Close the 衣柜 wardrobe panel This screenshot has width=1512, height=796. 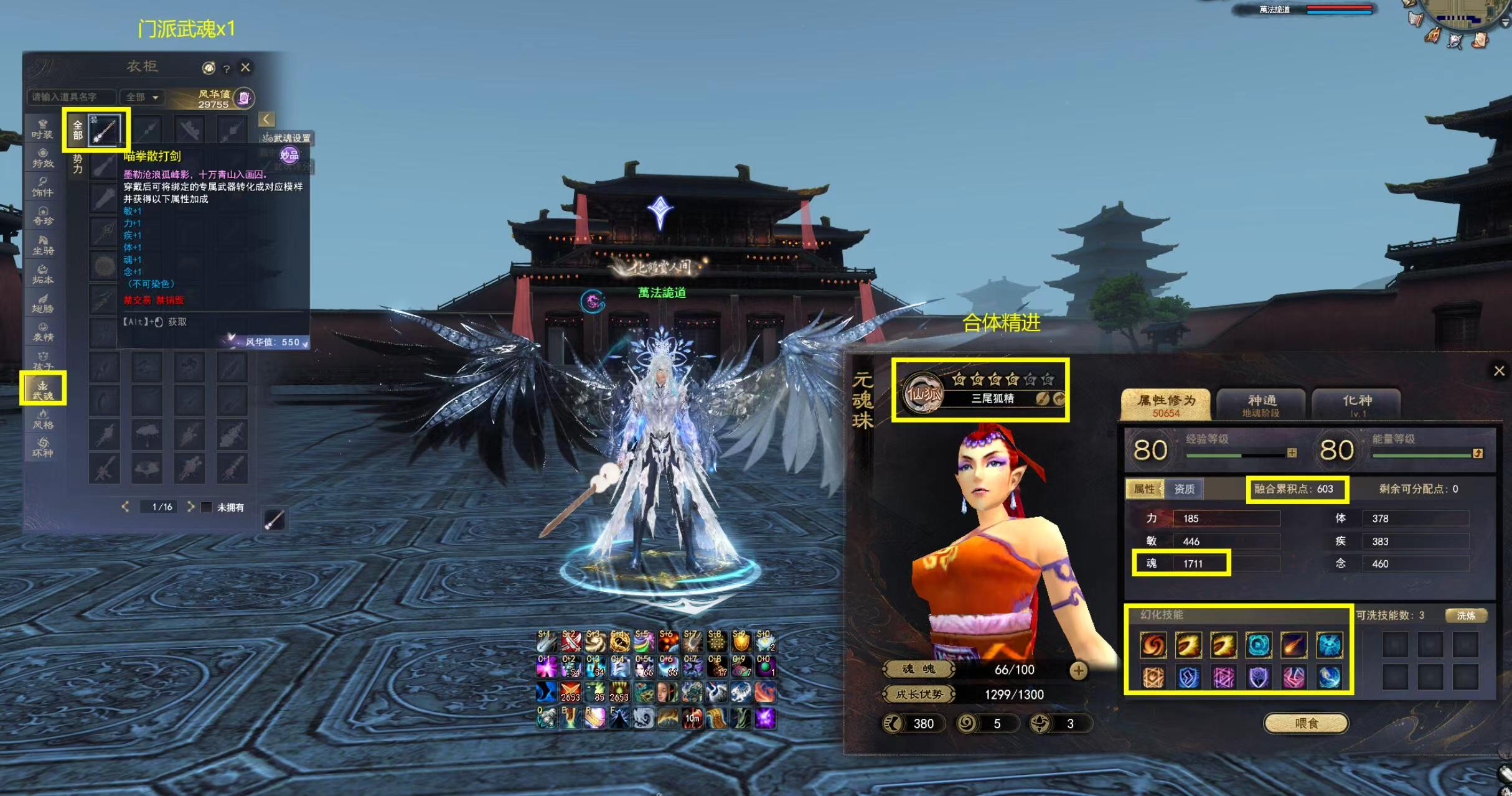[246, 67]
